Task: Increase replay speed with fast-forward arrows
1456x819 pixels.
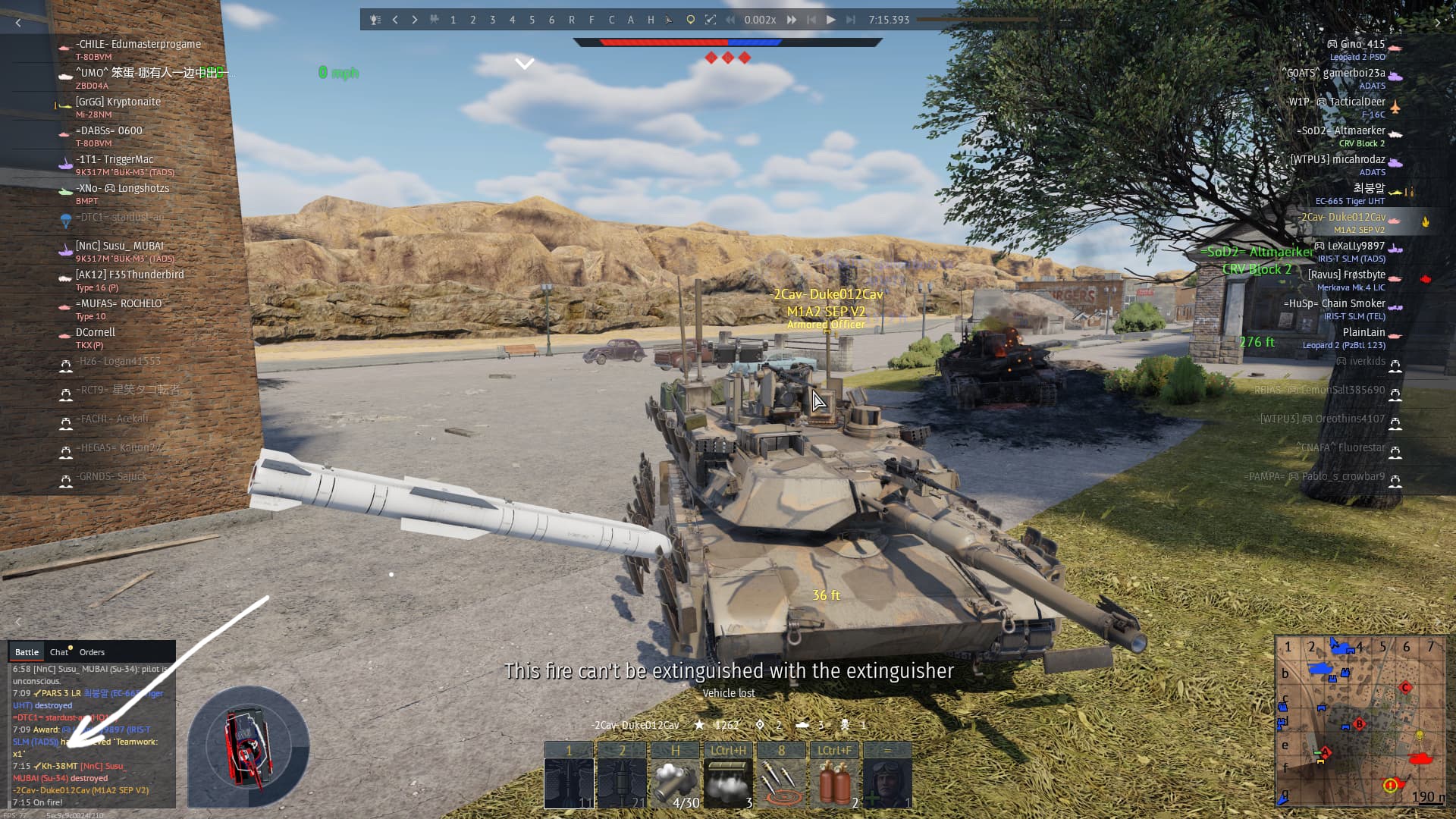Action: point(792,20)
